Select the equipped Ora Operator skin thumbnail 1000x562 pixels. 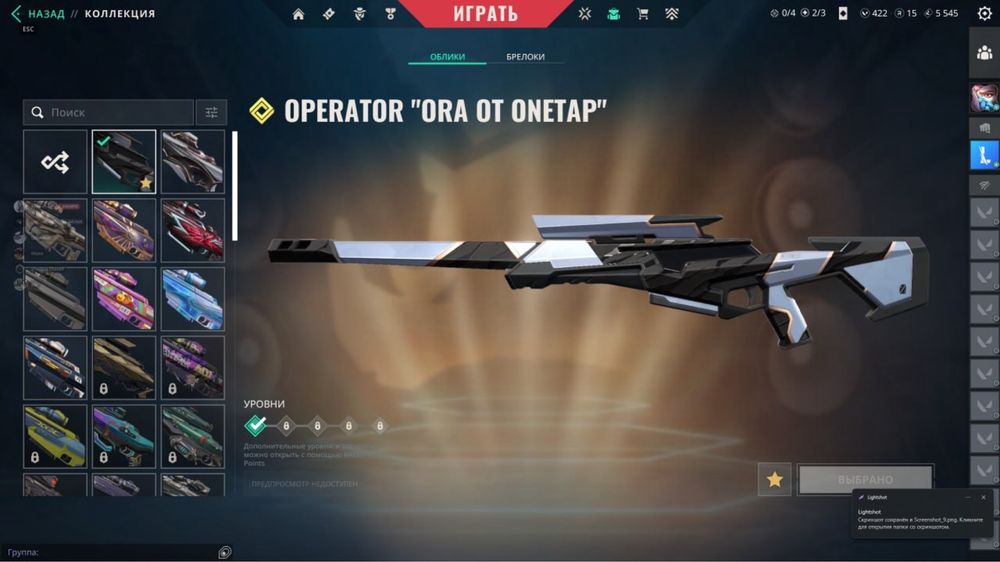click(124, 162)
